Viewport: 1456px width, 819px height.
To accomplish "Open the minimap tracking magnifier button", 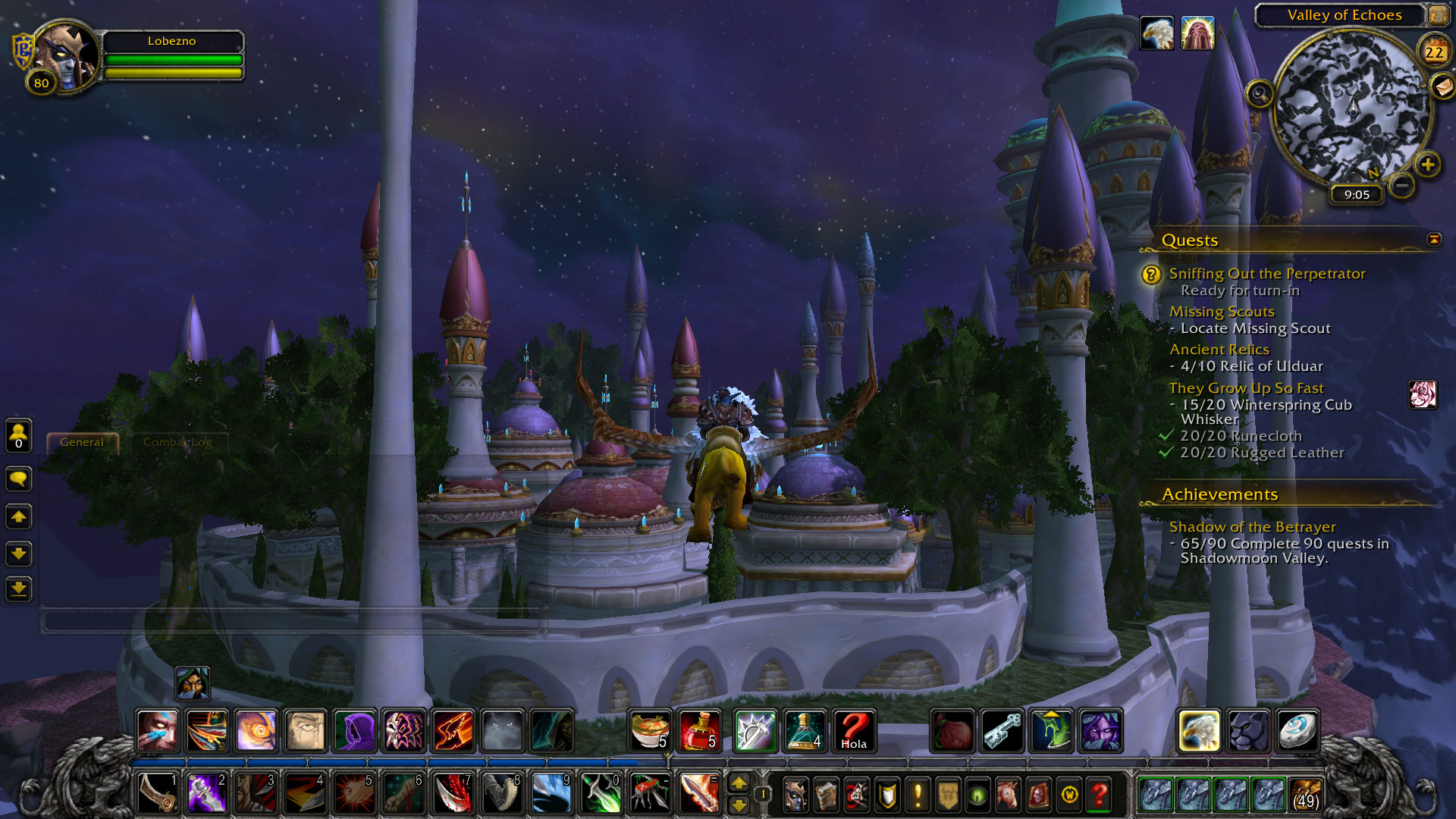I will [x=1260, y=94].
